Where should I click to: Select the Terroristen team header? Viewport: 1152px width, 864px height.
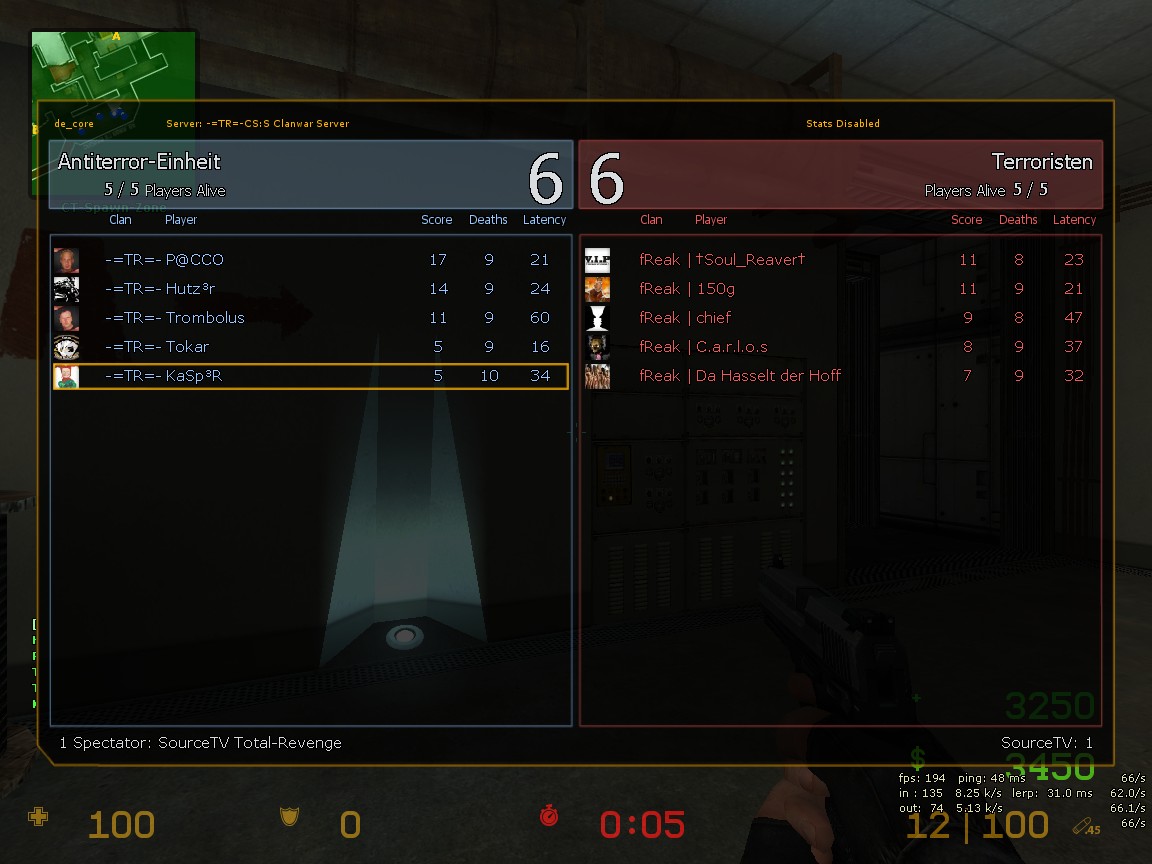click(x=840, y=174)
